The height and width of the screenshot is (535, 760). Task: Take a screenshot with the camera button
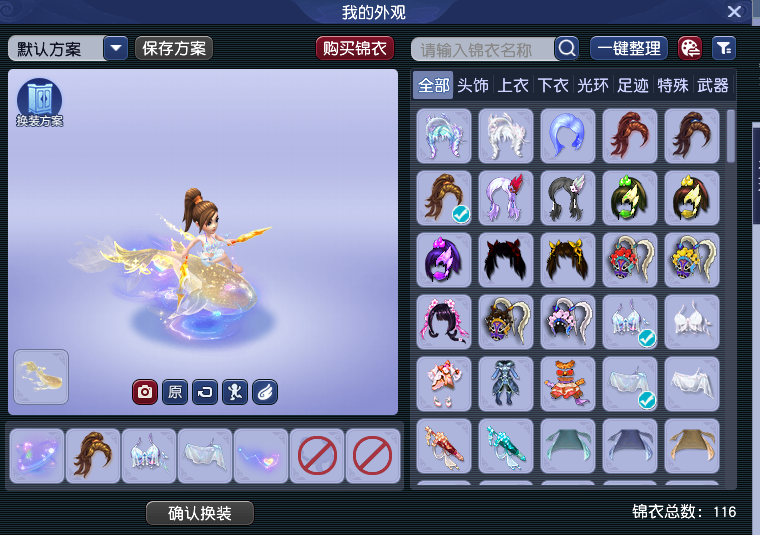pyautogui.click(x=145, y=392)
